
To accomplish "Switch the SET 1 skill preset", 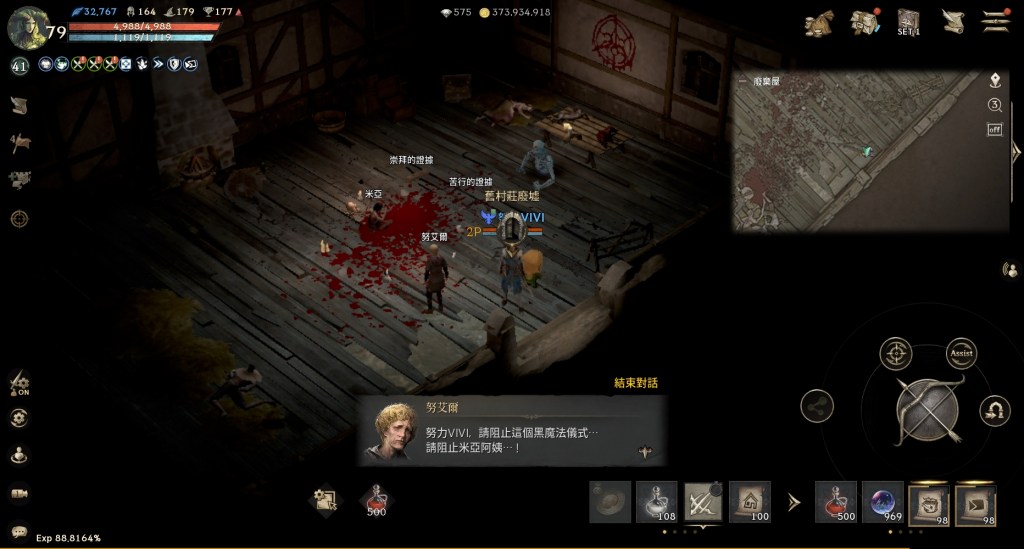I will click(x=908, y=22).
